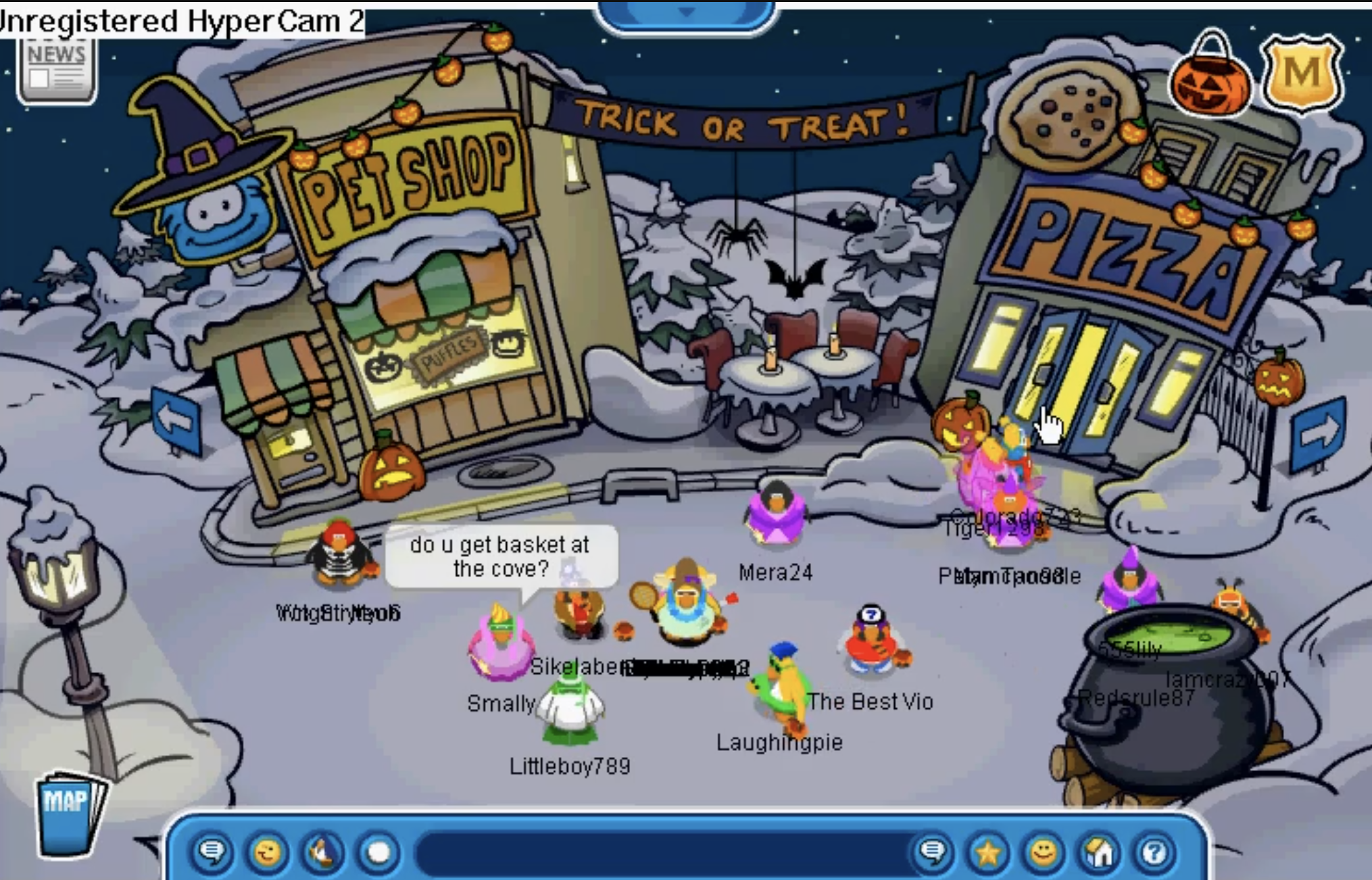Open help with the question mark
This screenshot has height=880, width=1372.
(x=1154, y=852)
